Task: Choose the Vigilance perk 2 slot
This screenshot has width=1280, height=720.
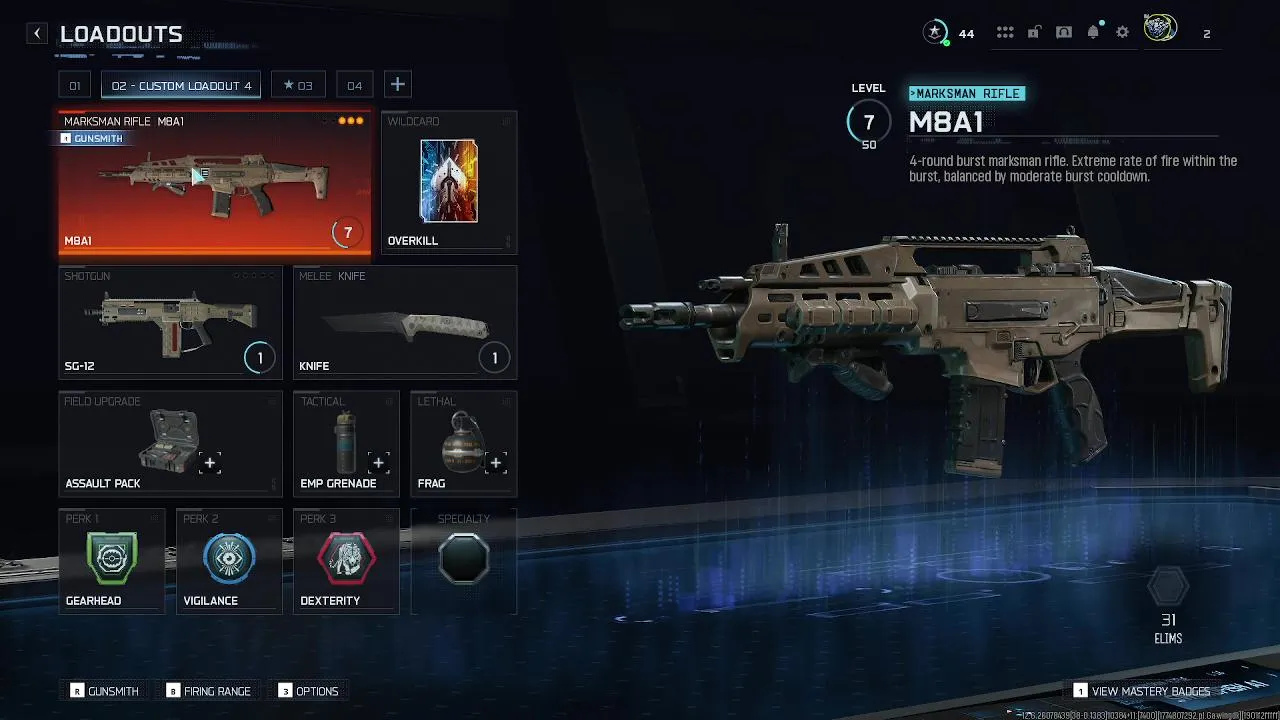Action: [229, 560]
